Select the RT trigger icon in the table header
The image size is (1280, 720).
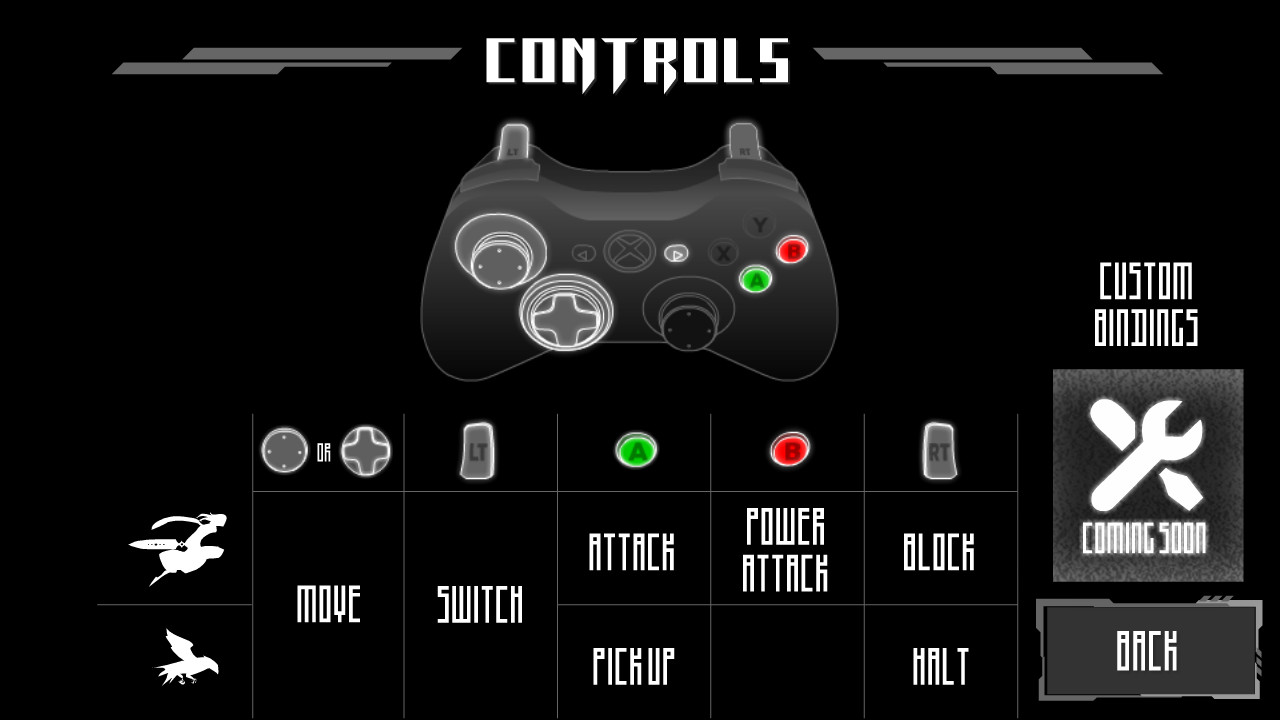pyautogui.click(x=941, y=450)
